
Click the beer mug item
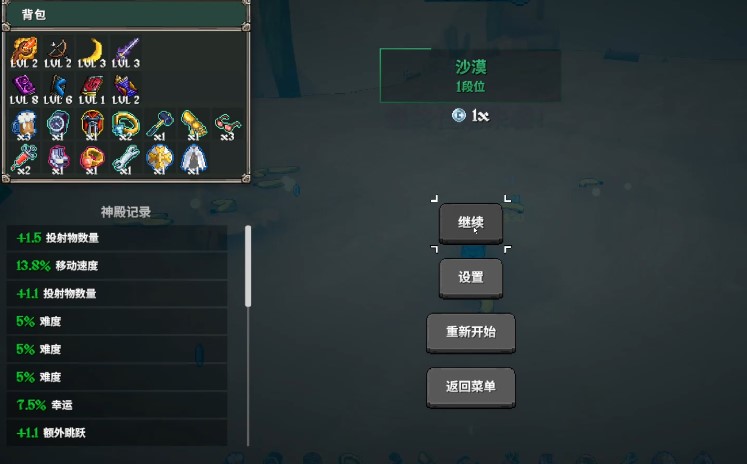click(24, 125)
